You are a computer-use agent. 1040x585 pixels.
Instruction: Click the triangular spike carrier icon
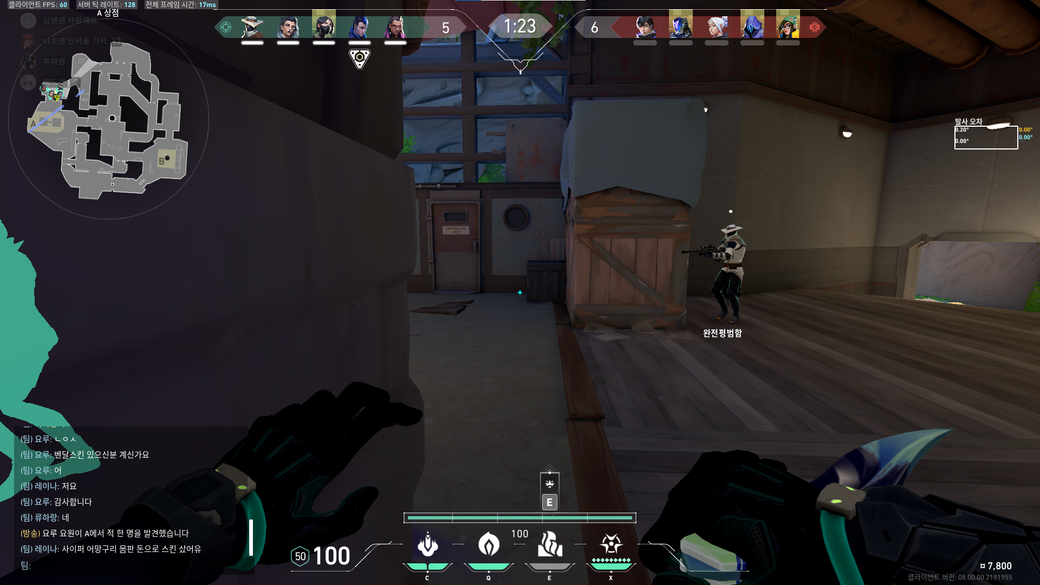click(360, 58)
